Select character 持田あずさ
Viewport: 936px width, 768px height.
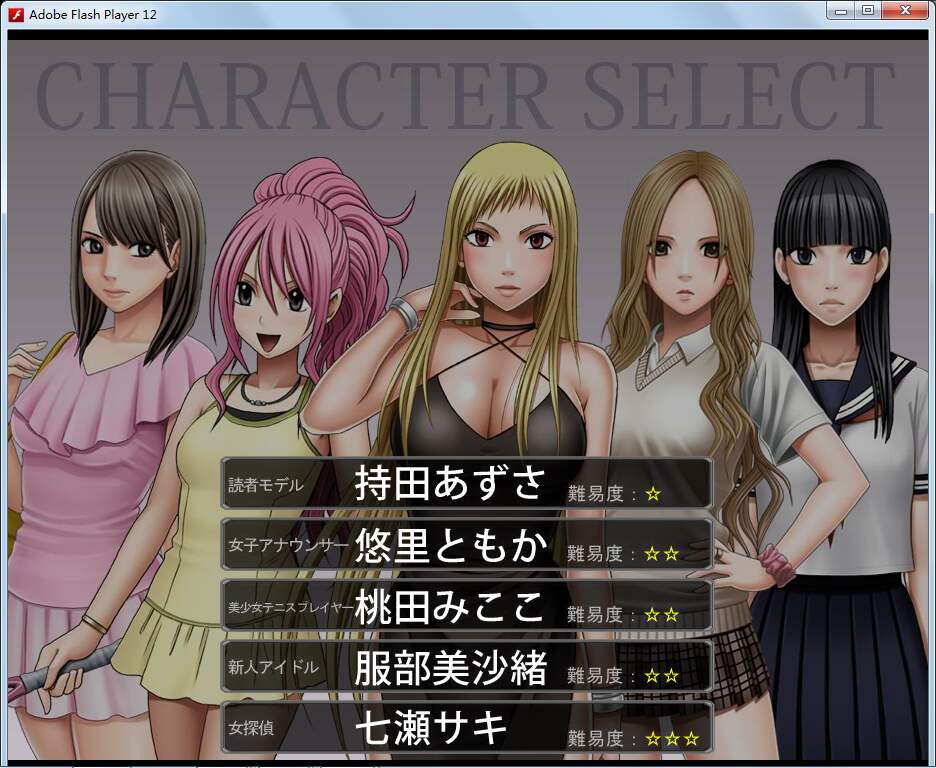click(x=466, y=484)
